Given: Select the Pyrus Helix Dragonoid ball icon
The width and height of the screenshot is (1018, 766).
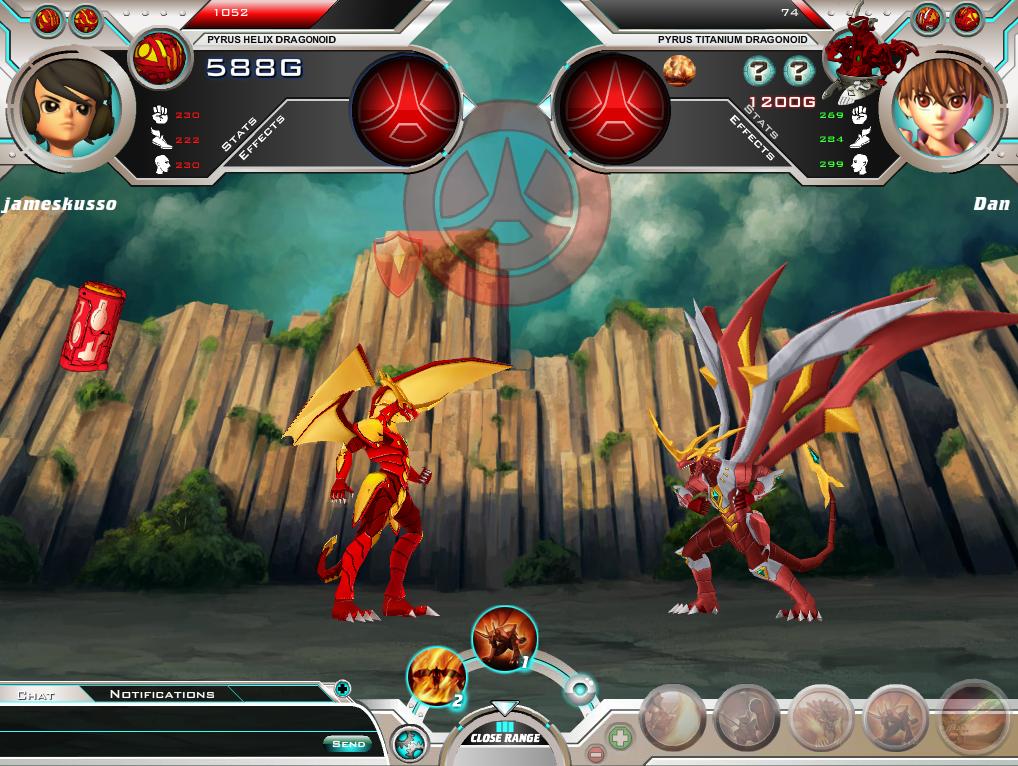Looking at the screenshot, I should point(160,58).
